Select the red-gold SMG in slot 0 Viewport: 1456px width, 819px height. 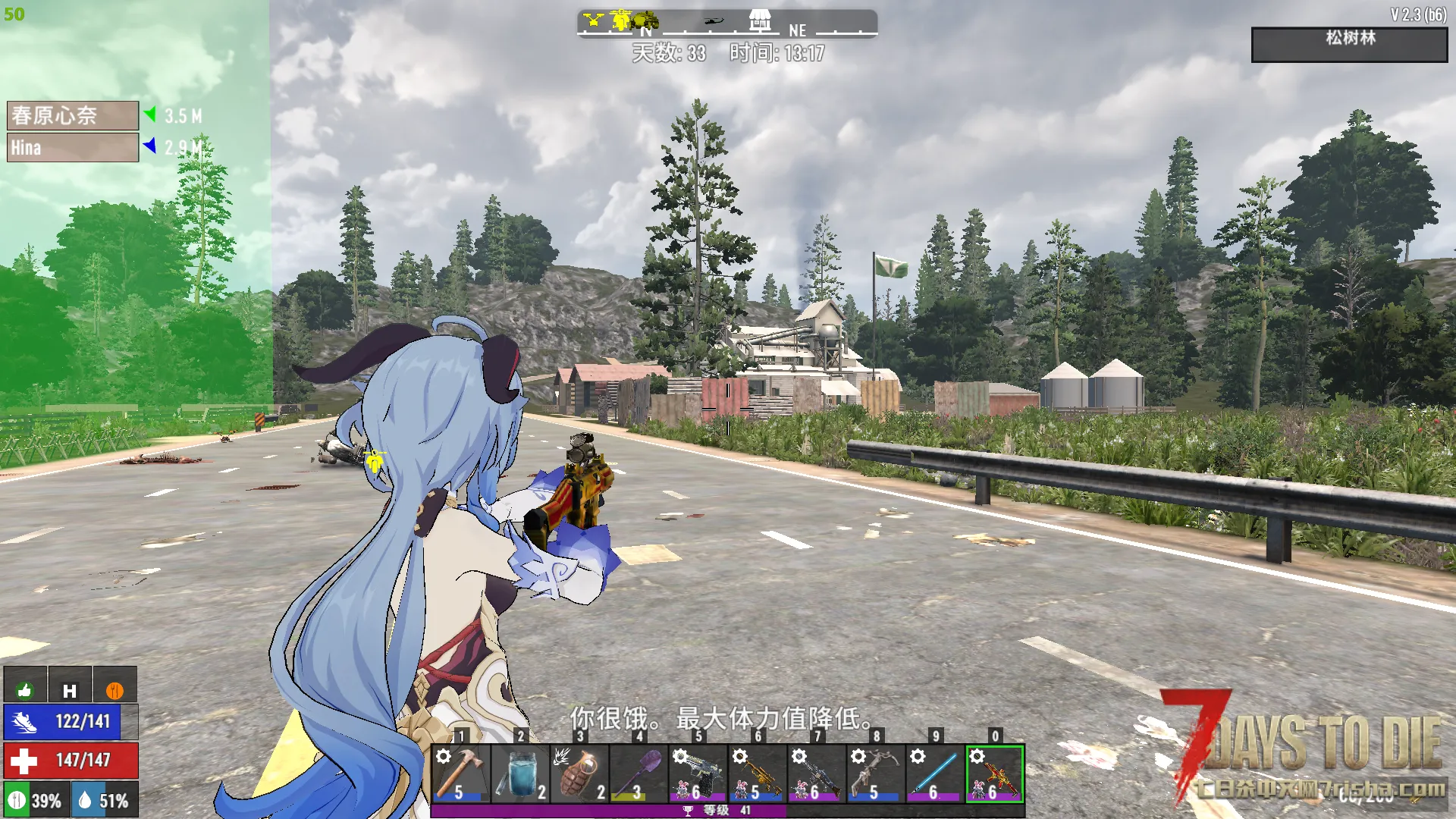[994, 773]
